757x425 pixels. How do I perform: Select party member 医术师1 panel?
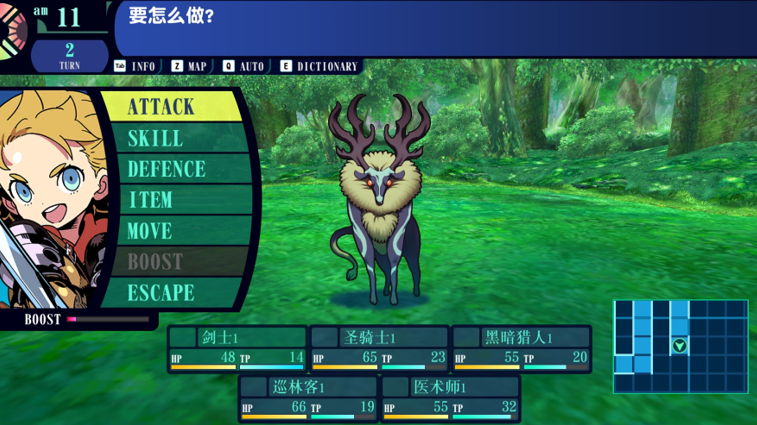pyautogui.click(x=450, y=398)
